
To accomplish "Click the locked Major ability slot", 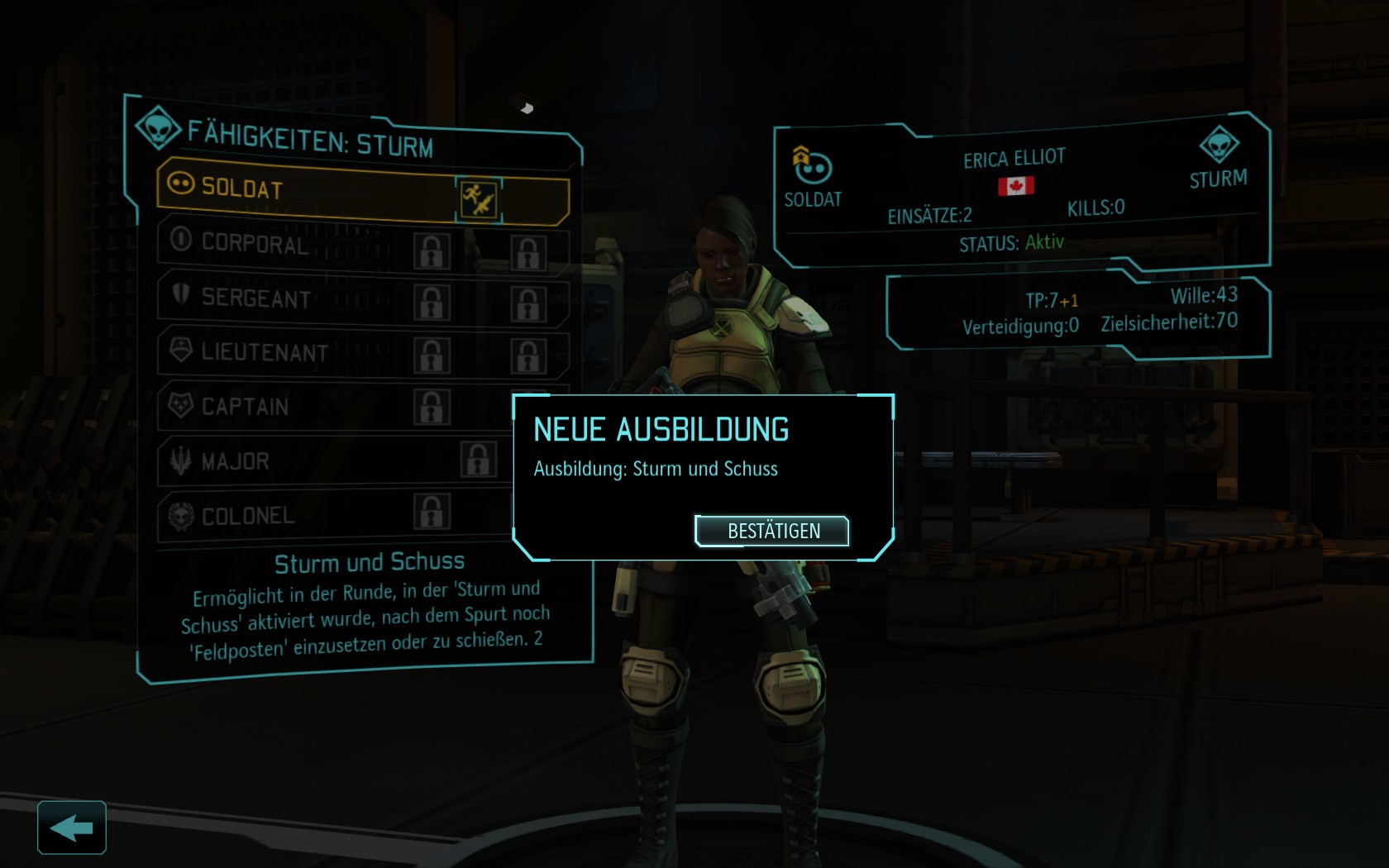I will 479,460.
